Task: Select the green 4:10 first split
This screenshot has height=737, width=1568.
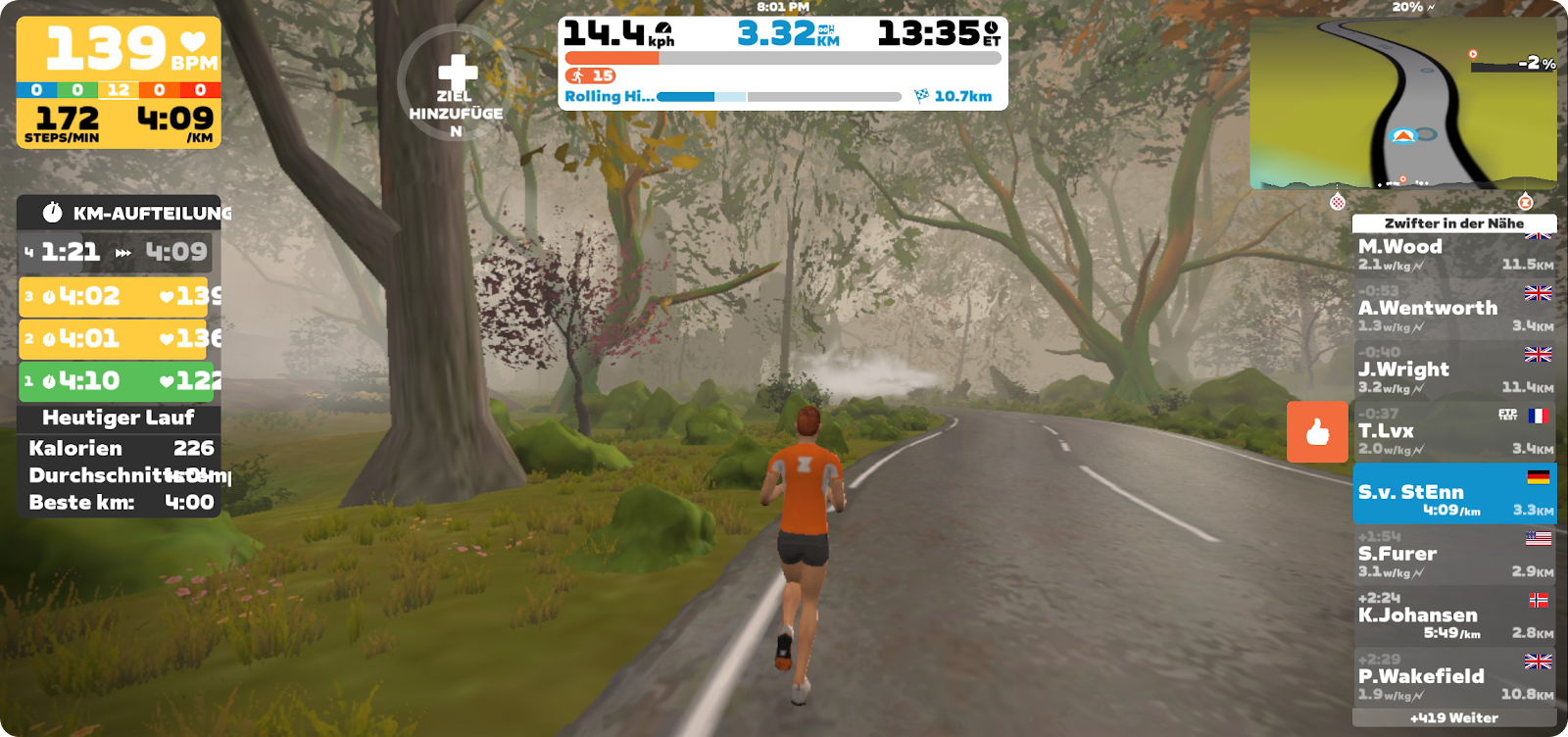Action: pyautogui.click(x=118, y=381)
